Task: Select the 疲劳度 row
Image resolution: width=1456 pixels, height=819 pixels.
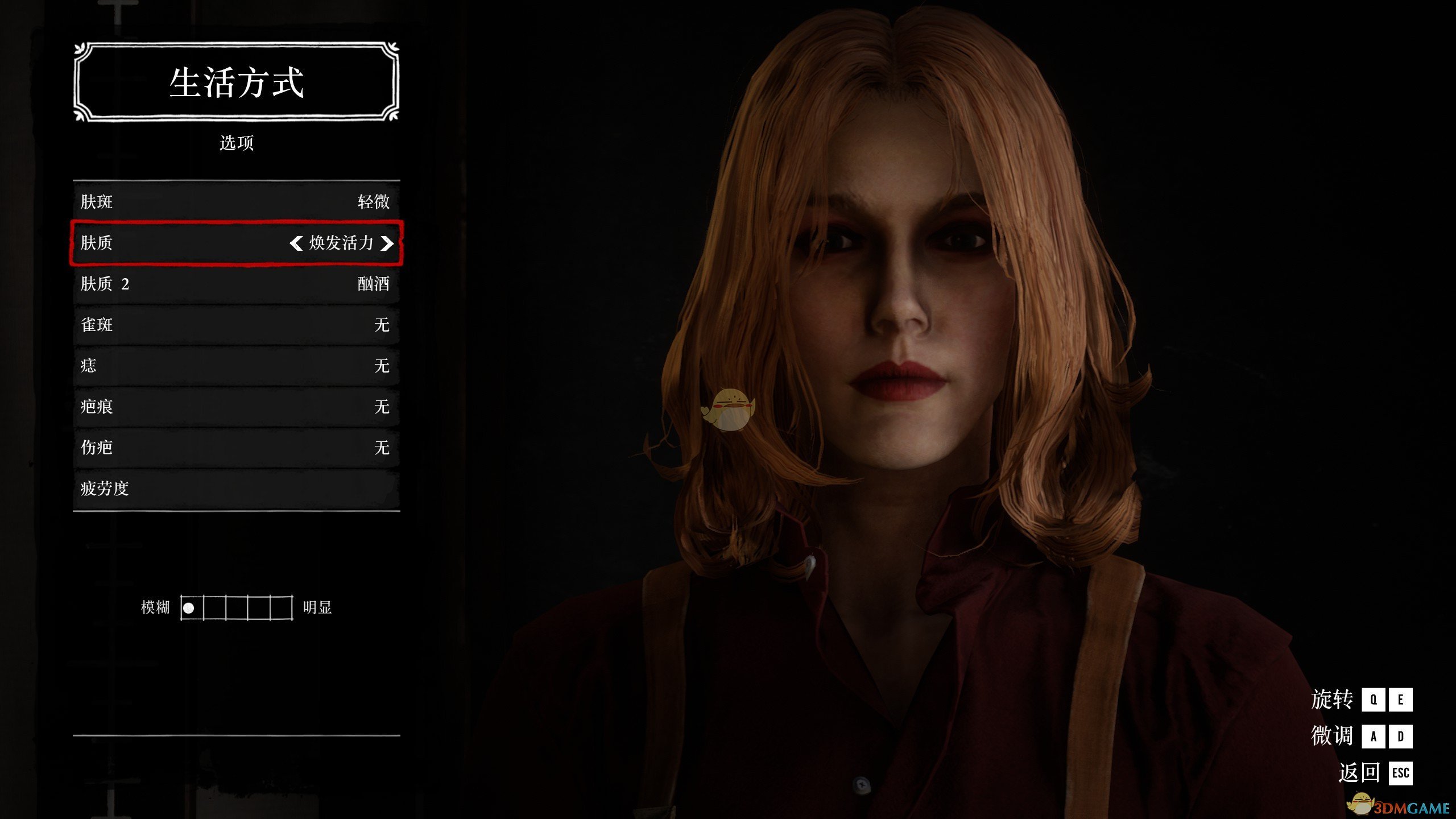Action: pyautogui.click(x=236, y=489)
